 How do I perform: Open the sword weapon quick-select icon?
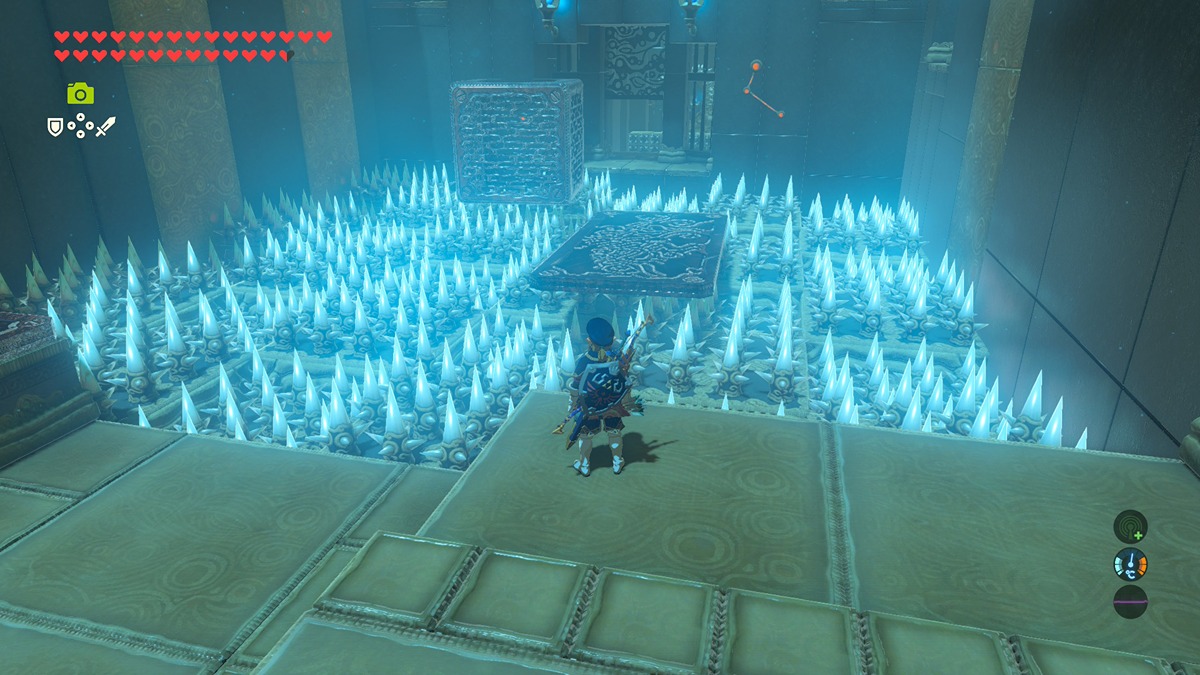(105, 127)
